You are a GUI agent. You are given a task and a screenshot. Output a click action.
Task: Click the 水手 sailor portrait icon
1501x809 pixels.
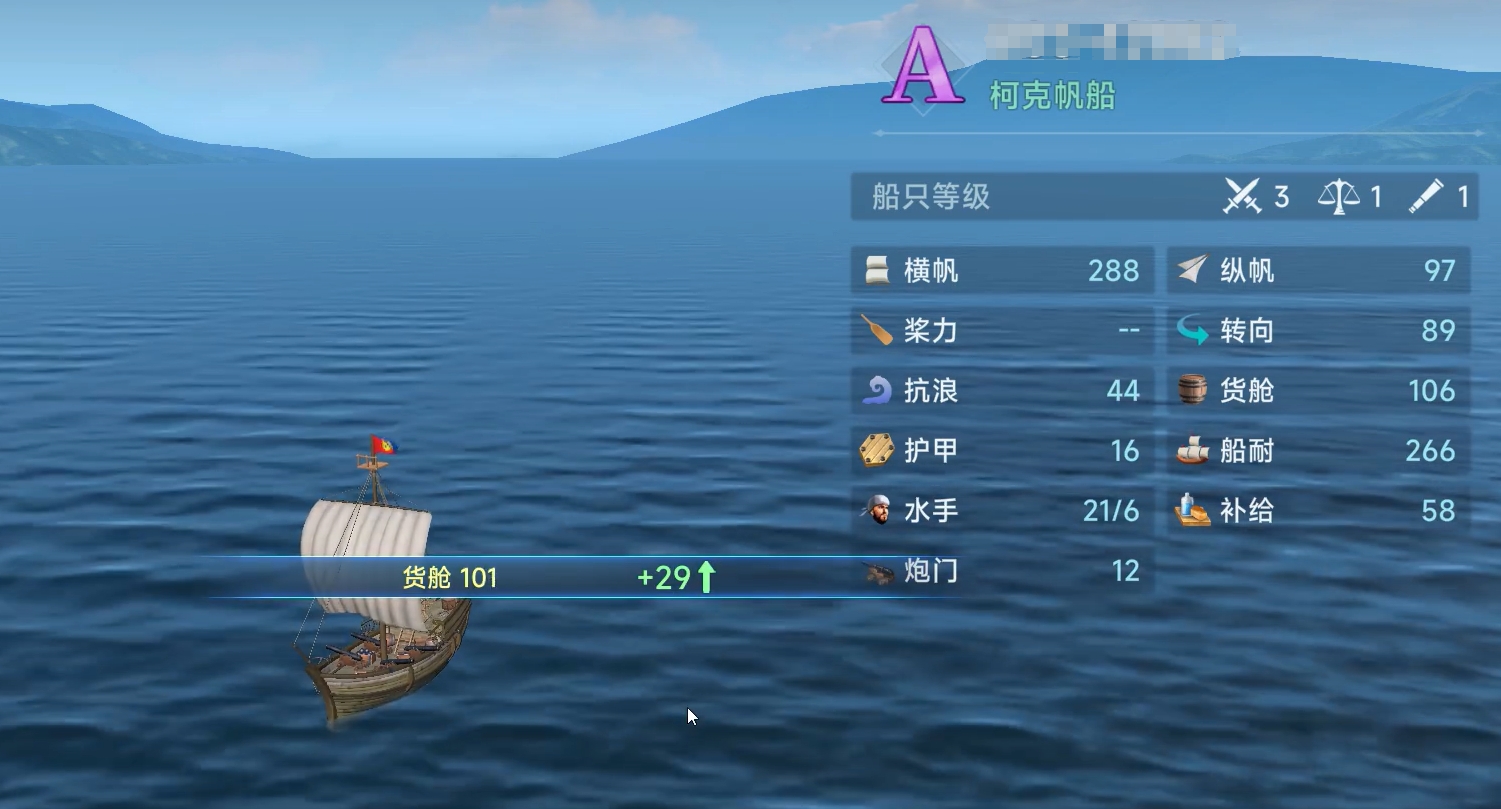point(880,511)
